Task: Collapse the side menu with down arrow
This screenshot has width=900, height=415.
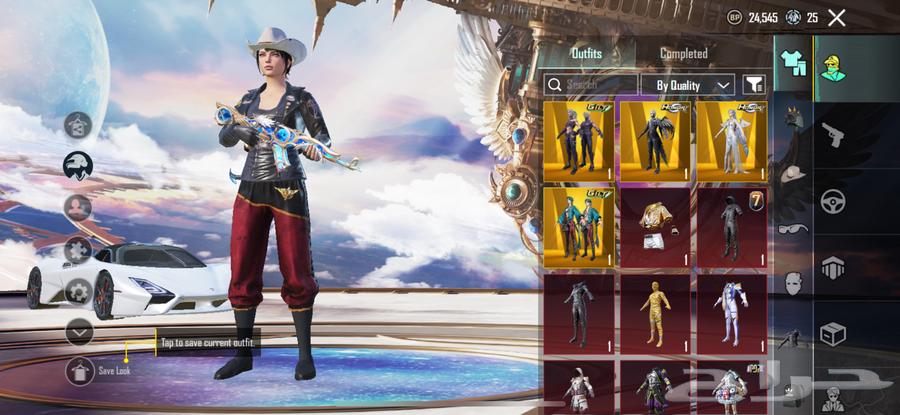Action: (79, 331)
